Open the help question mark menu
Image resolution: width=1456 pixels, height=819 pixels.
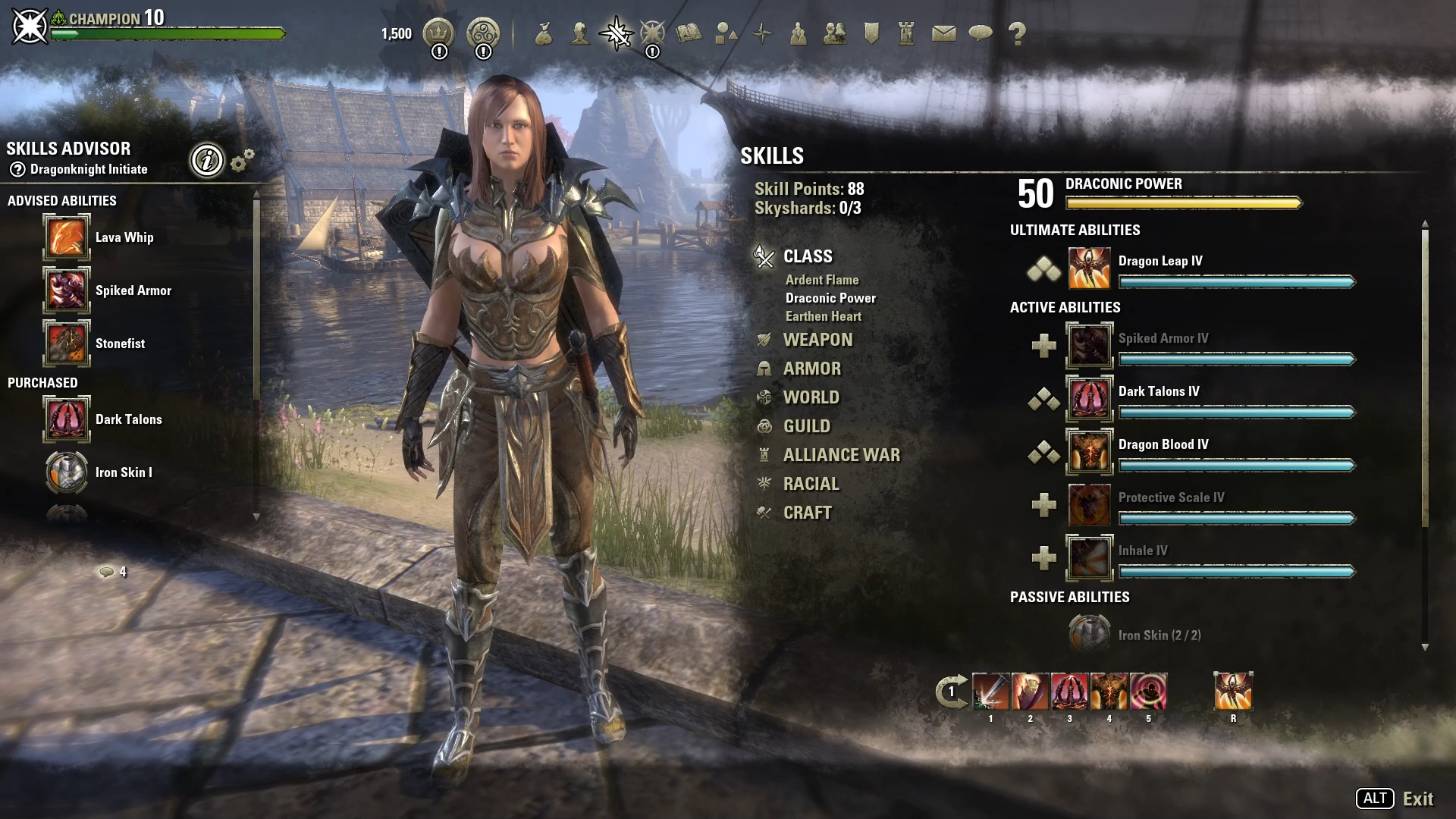1017,33
